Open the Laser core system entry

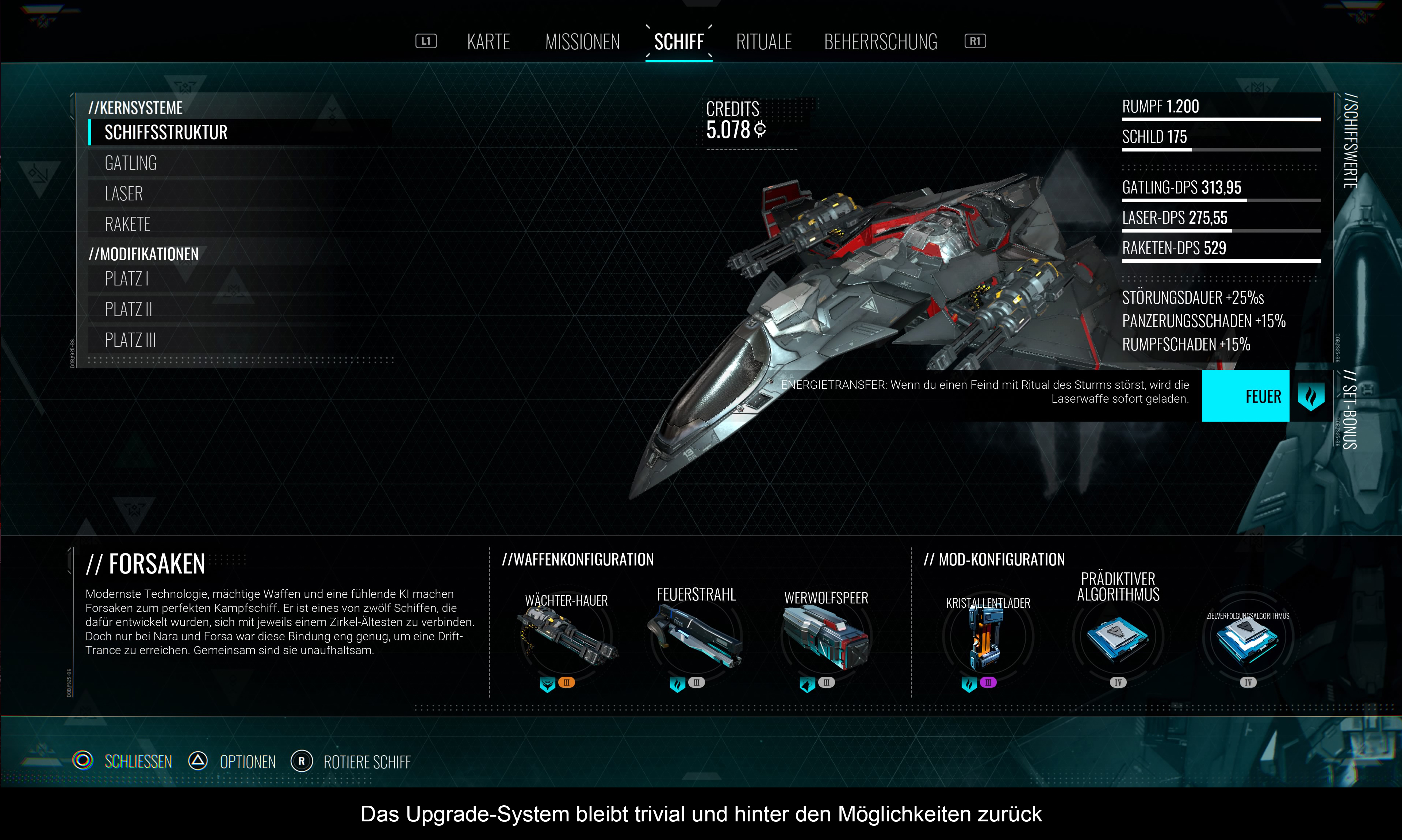pos(124,193)
